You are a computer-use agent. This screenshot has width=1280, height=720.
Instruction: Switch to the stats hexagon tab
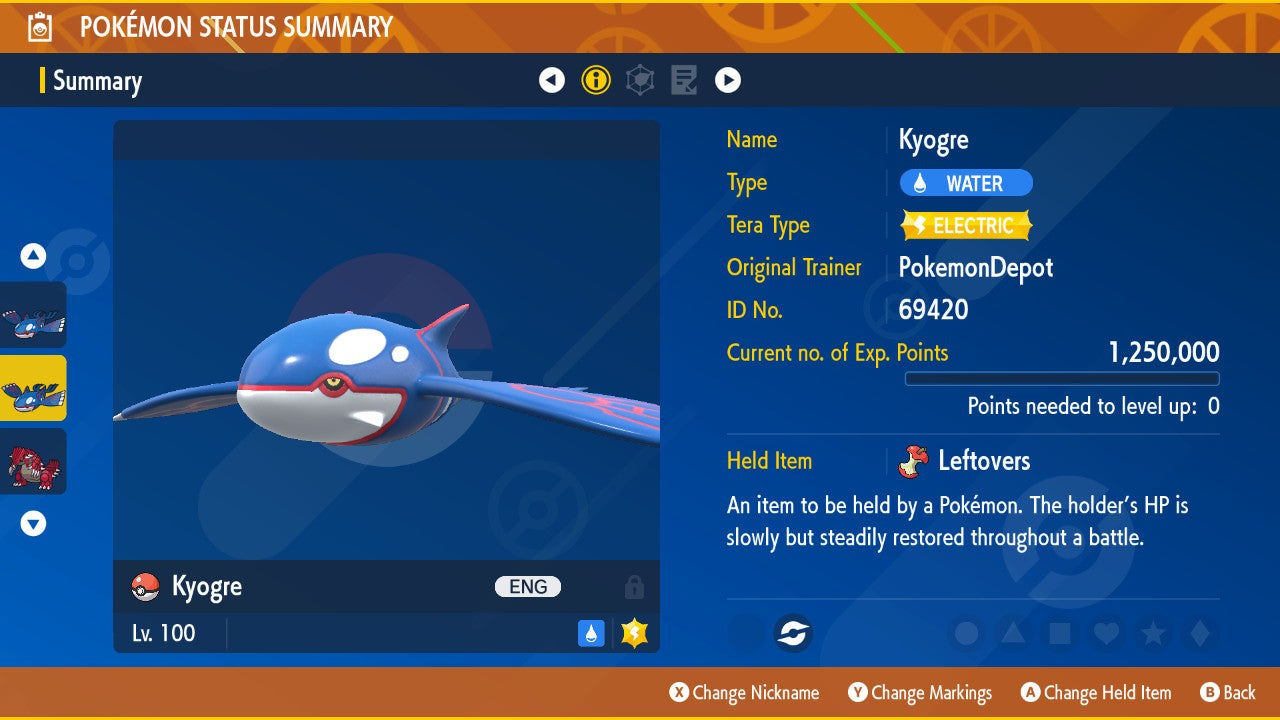(640, 80)
